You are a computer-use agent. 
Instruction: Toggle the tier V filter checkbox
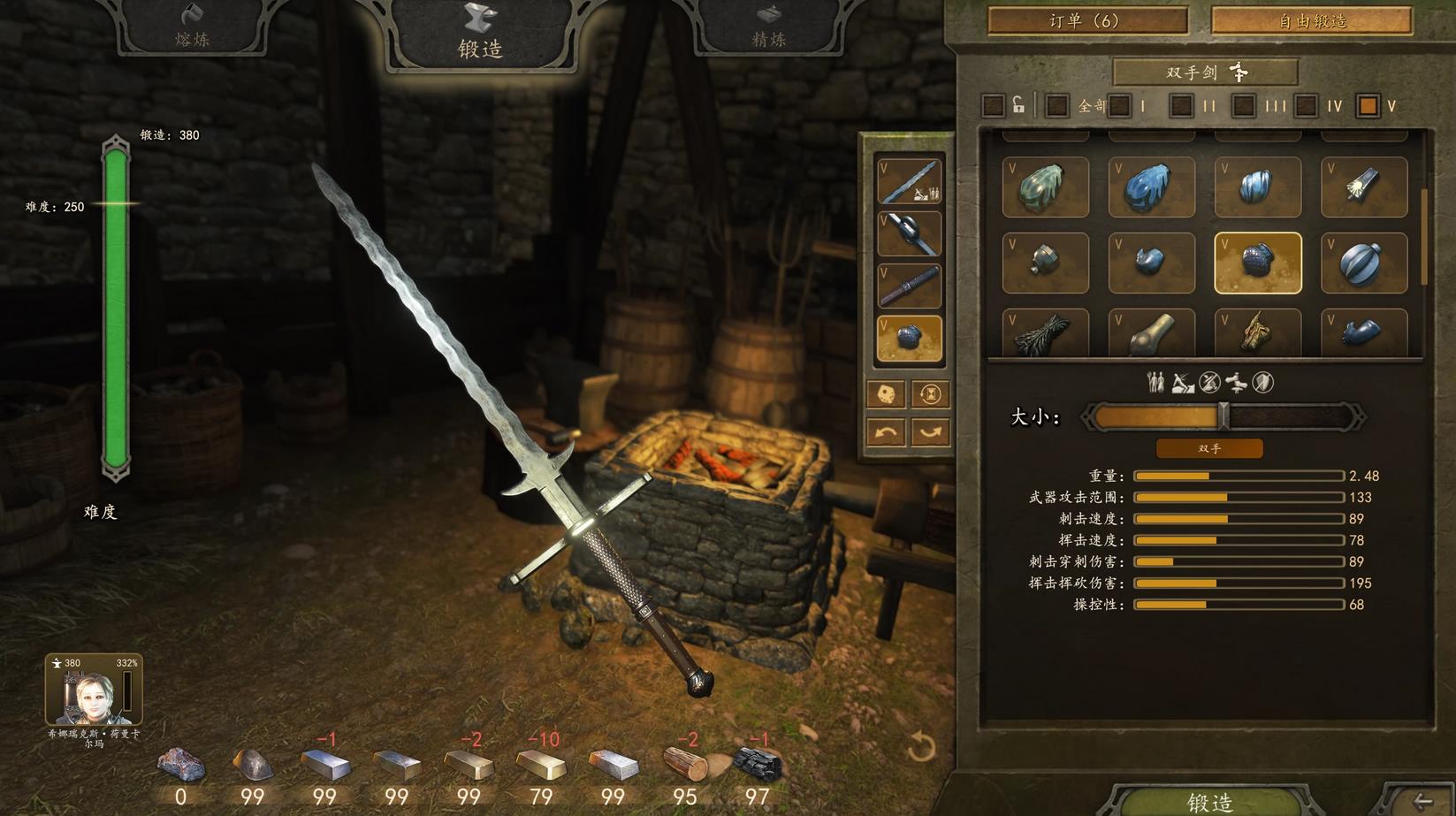pyautogui.click(x=1368, y=106)
